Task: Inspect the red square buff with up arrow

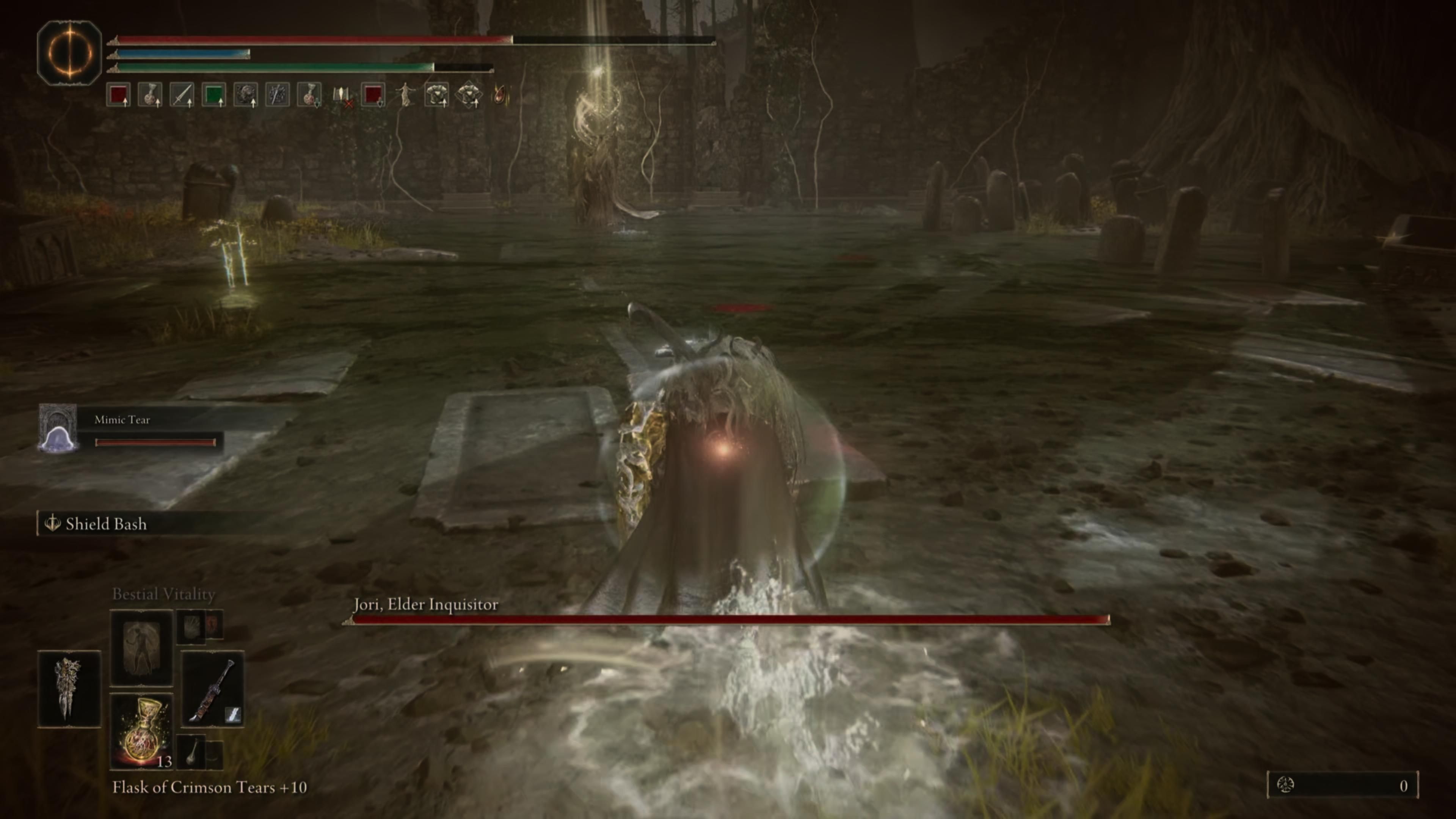Action: (119, 95)
